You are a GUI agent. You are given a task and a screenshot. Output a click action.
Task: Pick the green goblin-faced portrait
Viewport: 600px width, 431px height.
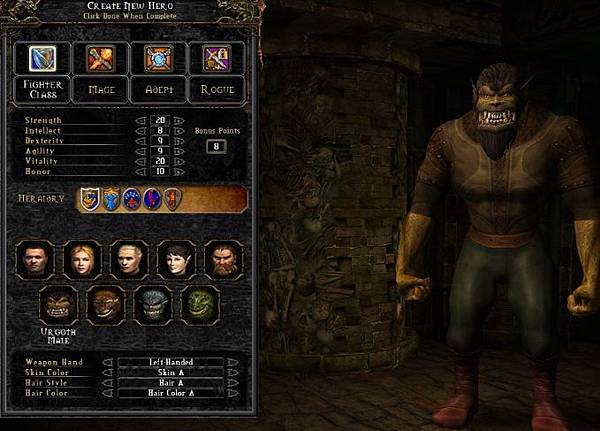coord(201,305)
